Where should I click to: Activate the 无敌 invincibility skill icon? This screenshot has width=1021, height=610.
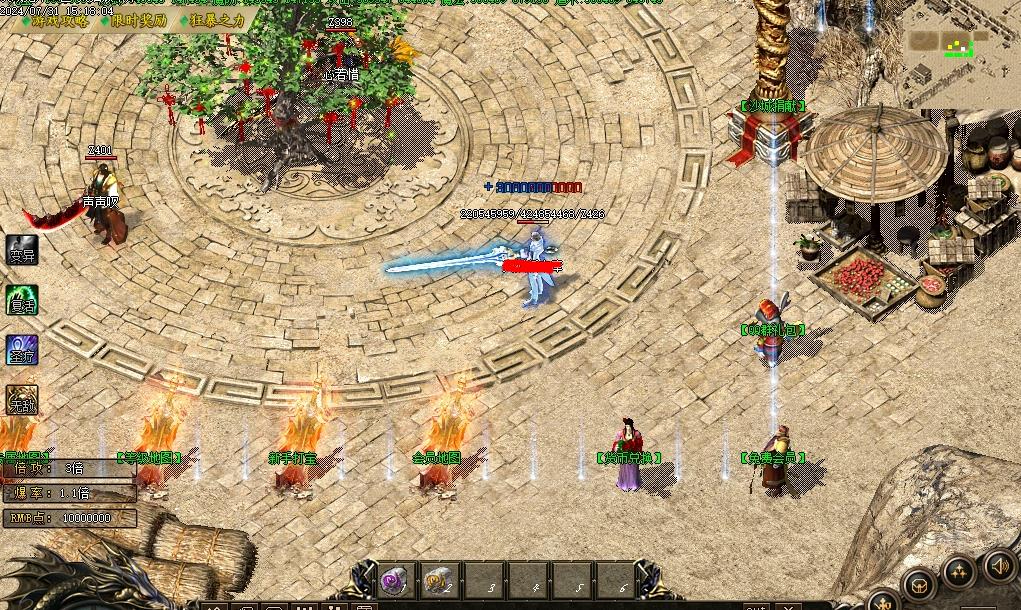coord(22,401)
